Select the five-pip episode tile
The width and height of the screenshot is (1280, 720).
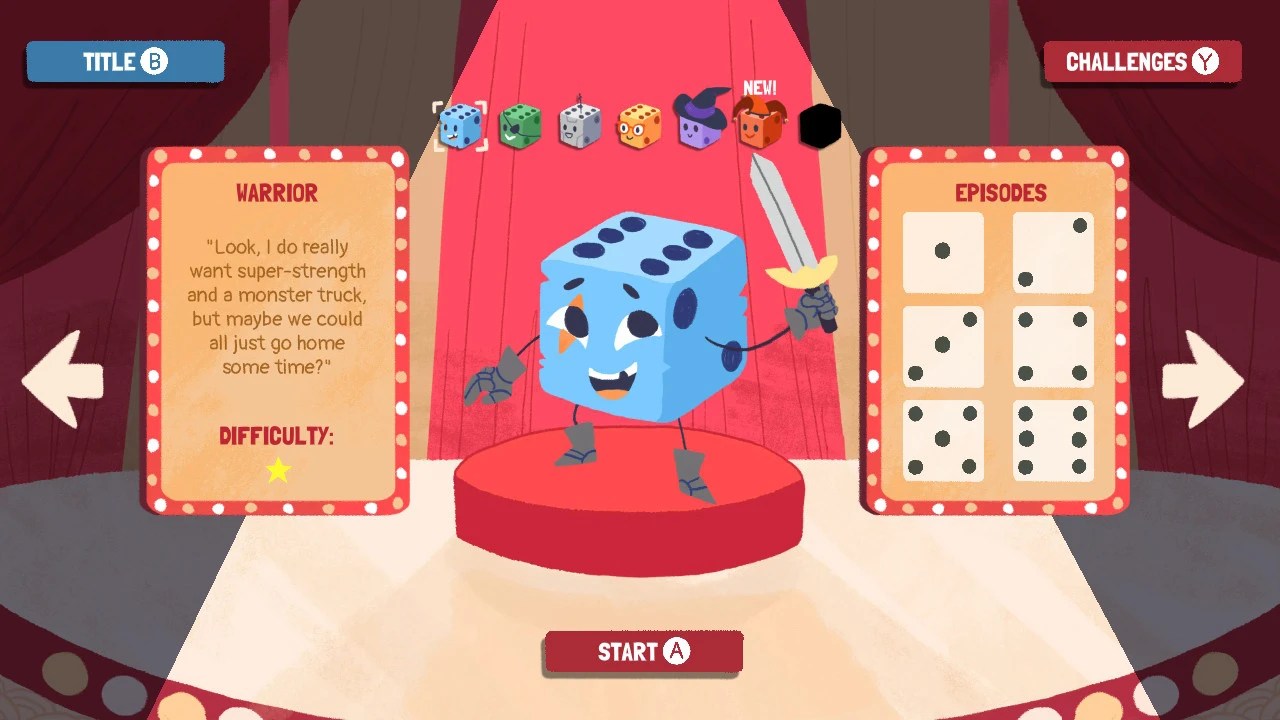pyautogui.click(x=941, y=437)
